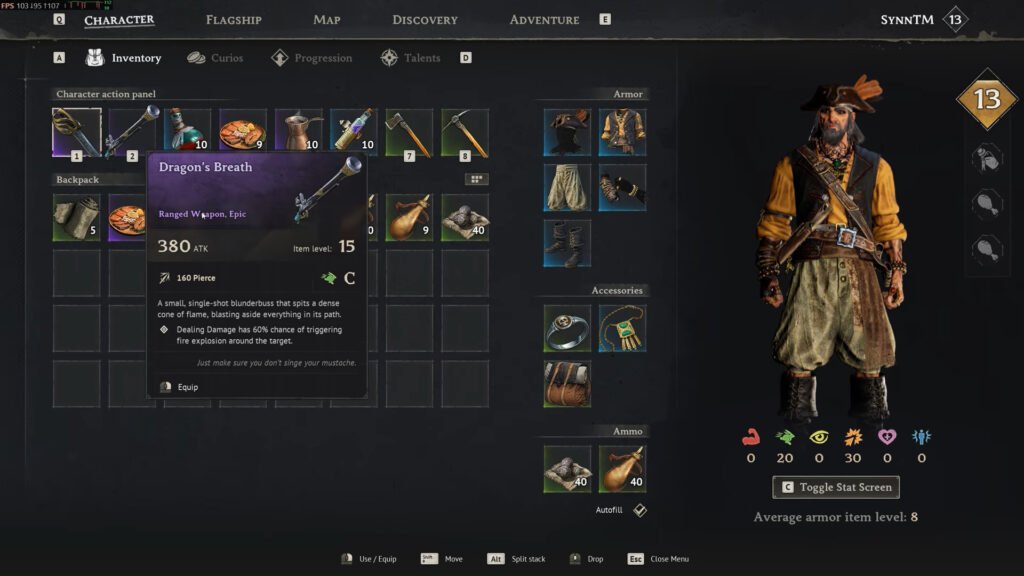This screenshot has width=1024, height=576.
Task: Select the skull ring accessory
Action: 567,329
